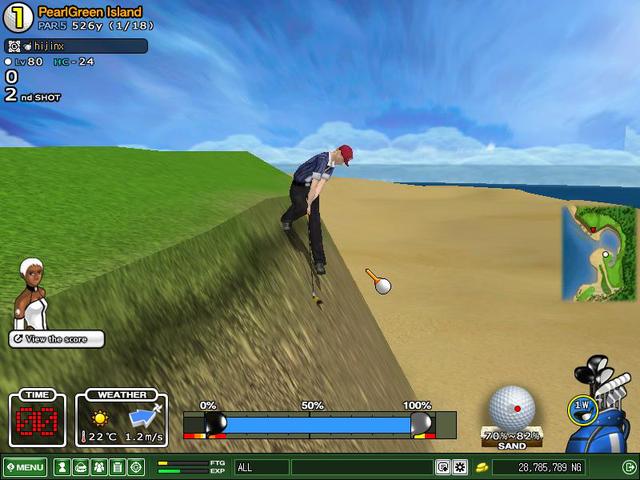
Task: Open the course minimap
Action: click(x=599, y=253)
